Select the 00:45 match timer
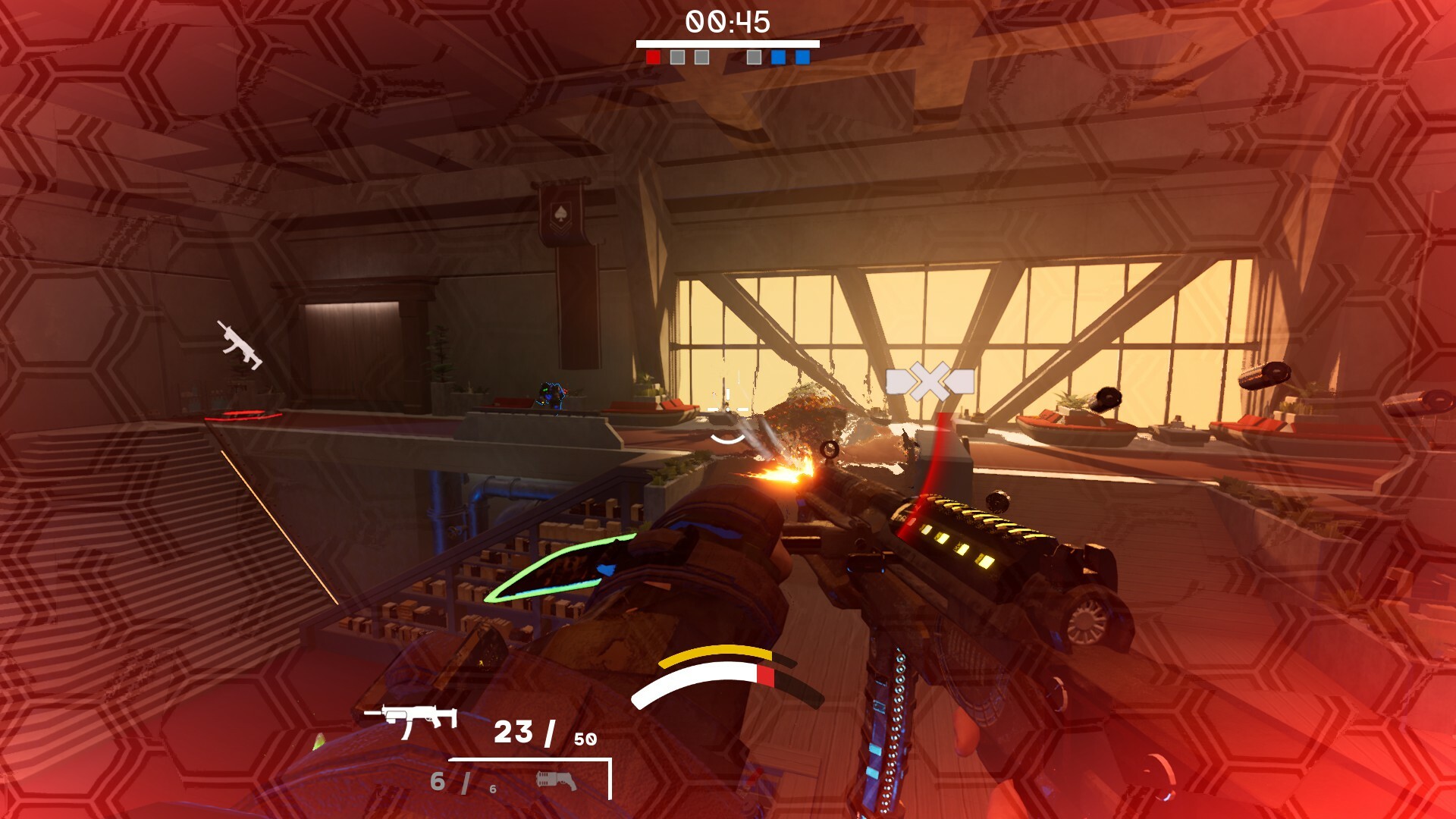The image size is (1456, 819). (x=728, y=20)
